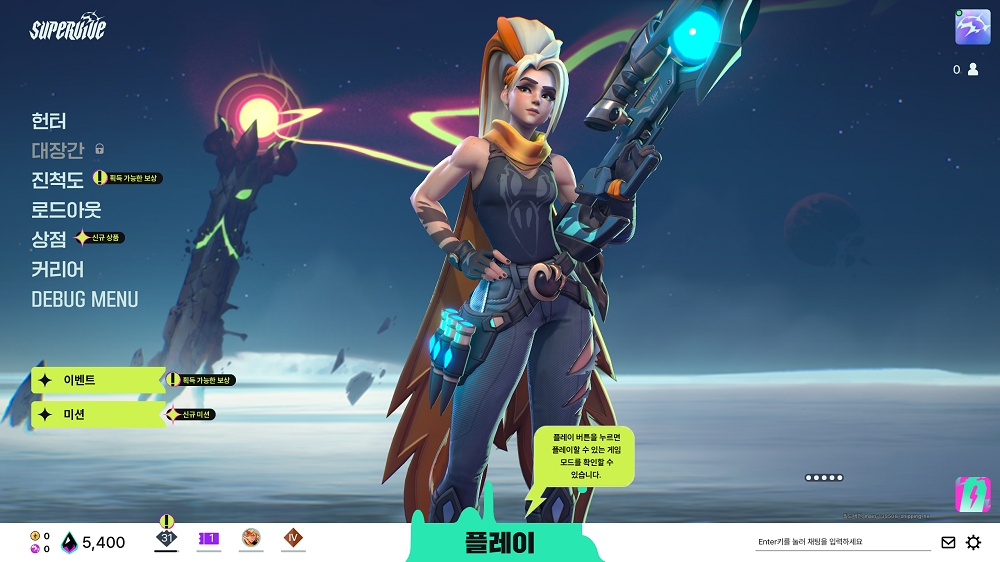Click the pink lightning bolt card icon
Screen dimensions: 1000x562
972,494
